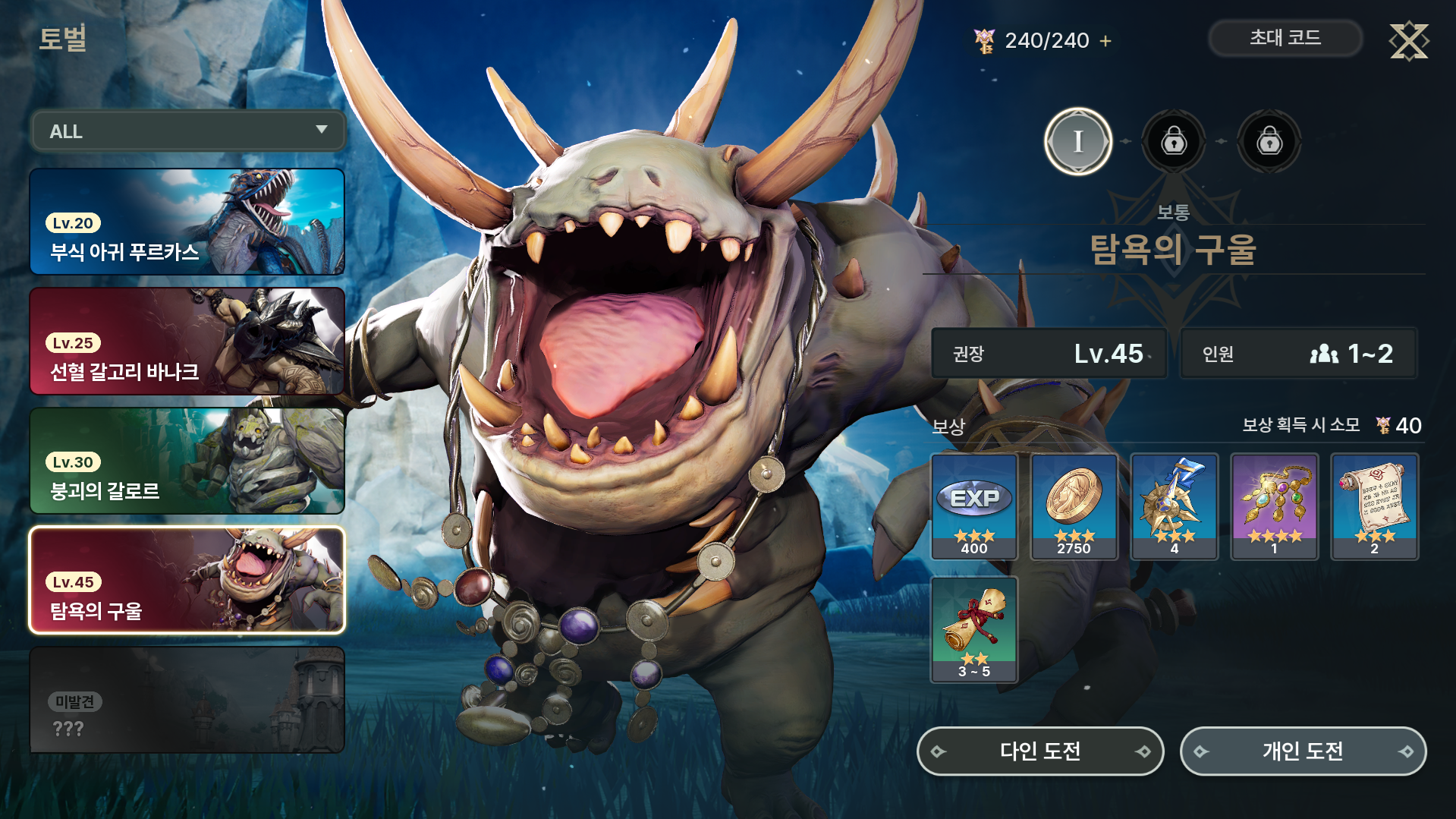1456x819 pixels.
Task: Open the 초대 코드 invite code button
Action: point(1285,38)
